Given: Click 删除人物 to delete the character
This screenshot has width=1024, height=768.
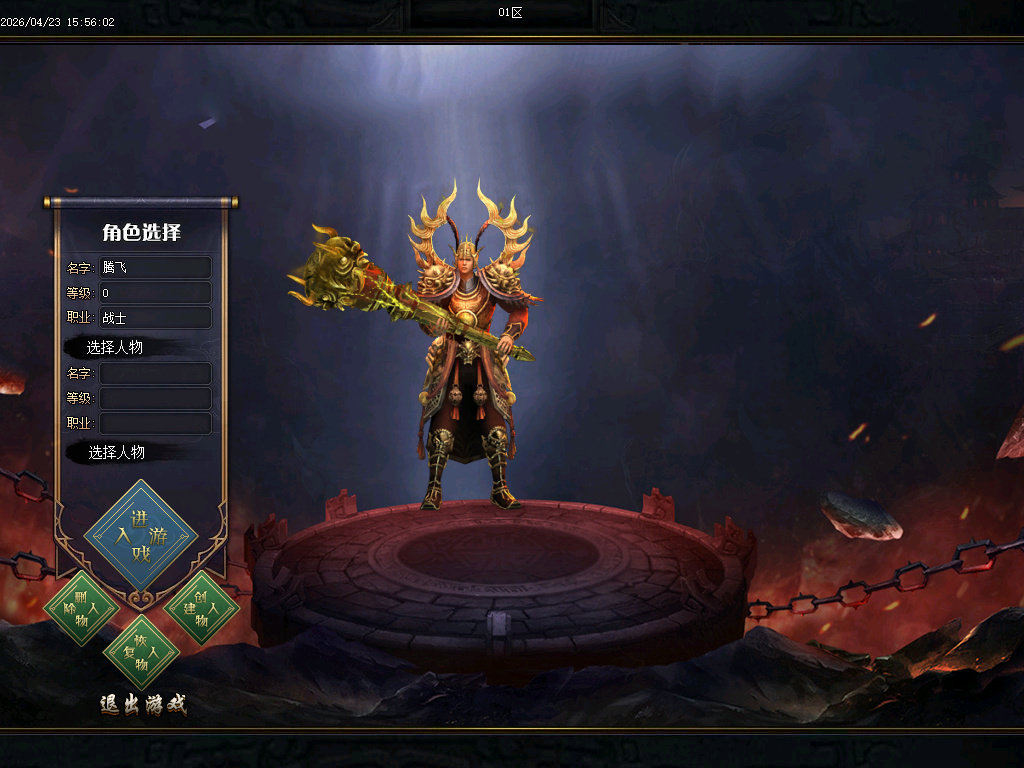Looking at the screenshot, I should click(81, 607).
